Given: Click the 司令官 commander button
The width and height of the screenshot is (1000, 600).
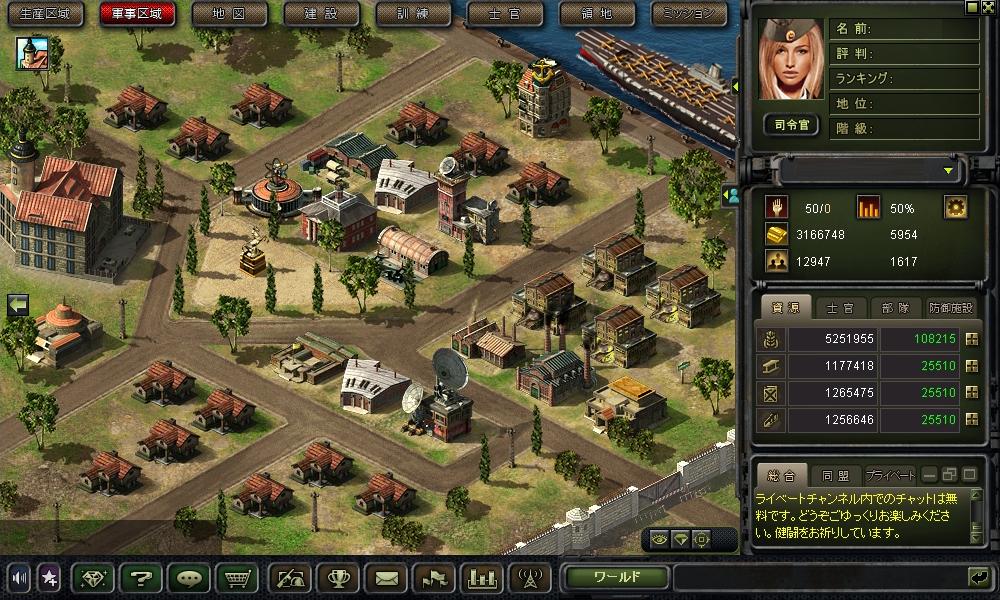Looking at the screenshot, I should pyautogui.click(x=790, y=125).
